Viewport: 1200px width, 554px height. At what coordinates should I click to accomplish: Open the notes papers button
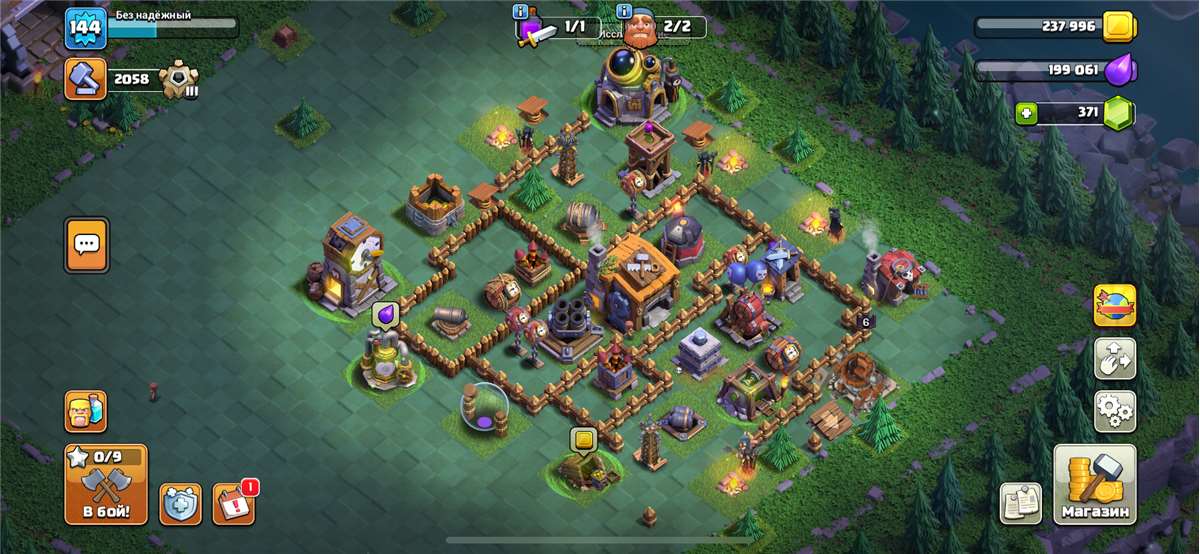click(1020, 503)
